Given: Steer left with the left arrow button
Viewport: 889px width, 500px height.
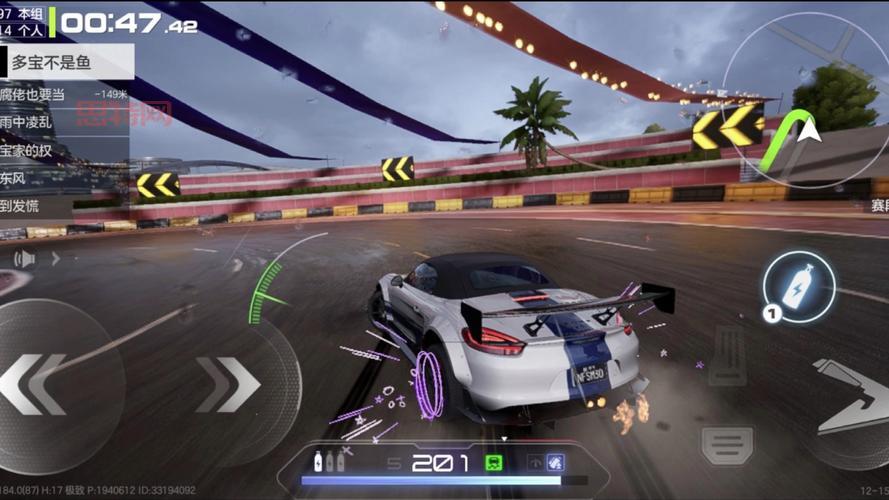Looking at the screenshot, I should [35, 383].
